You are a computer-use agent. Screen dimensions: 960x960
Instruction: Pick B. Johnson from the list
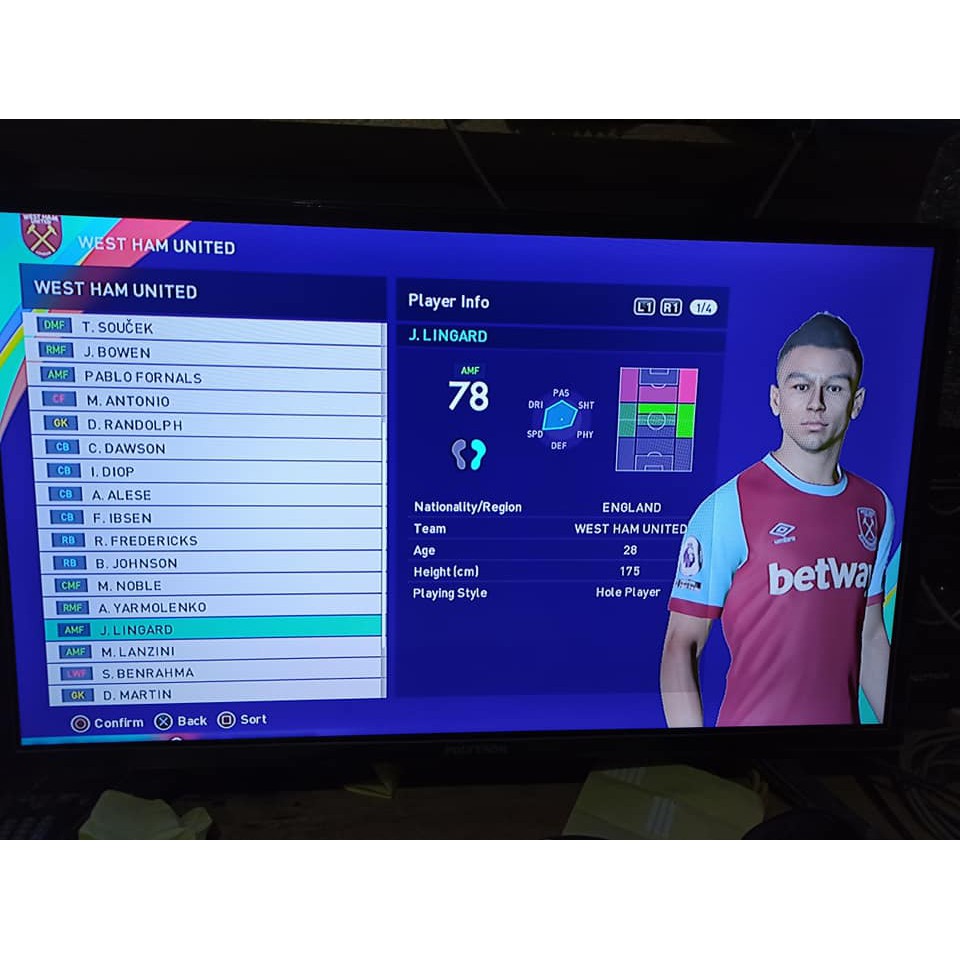[x=212, y=563]
